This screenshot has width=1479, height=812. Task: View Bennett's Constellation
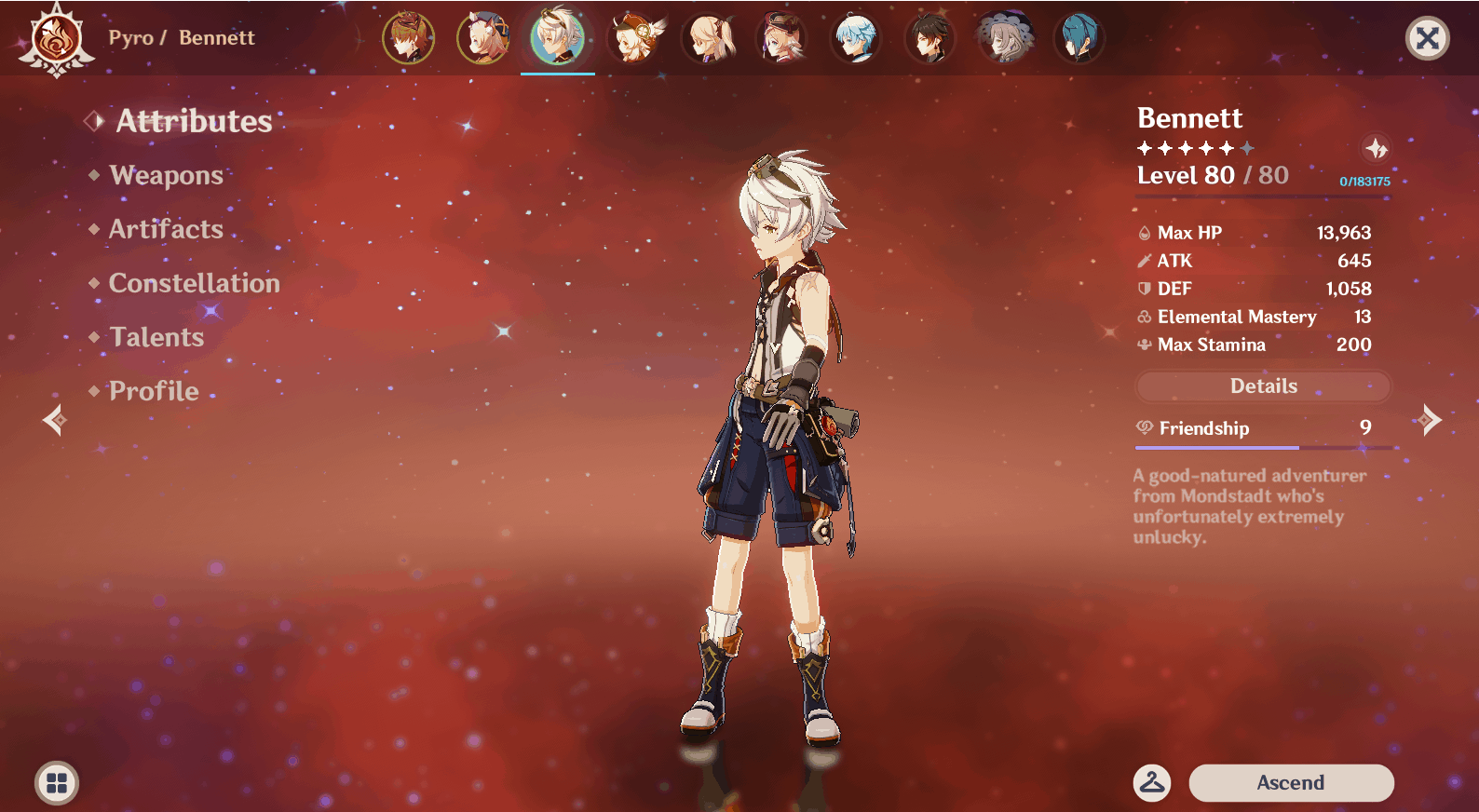coord(194,283)
